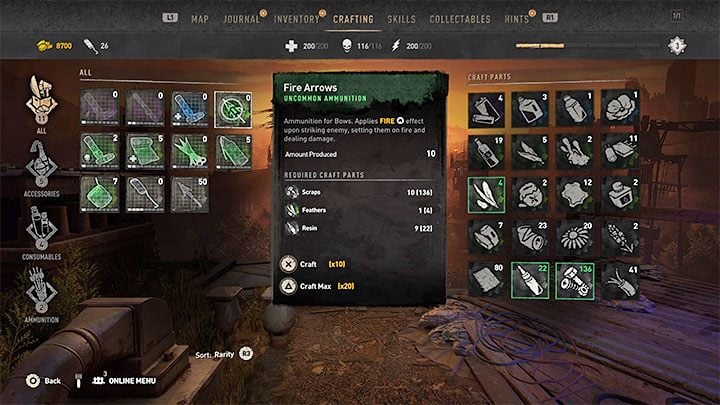Open the Map tab
720x405 pixels.
tap(200, 19)
